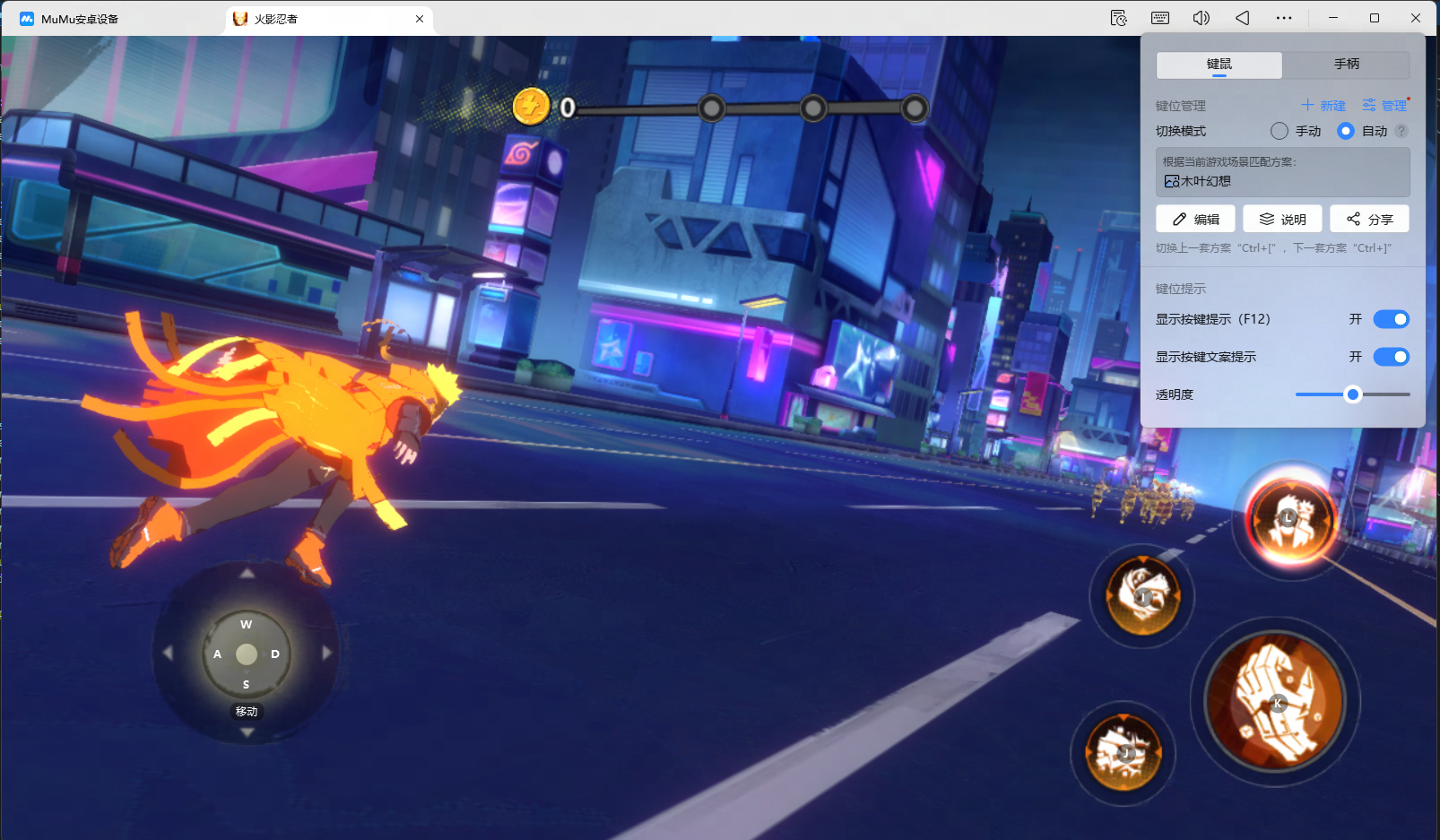This screenshot has height=840, width=1440.
Task: Select the 键鼠 tab
Action: [1219, 65]
